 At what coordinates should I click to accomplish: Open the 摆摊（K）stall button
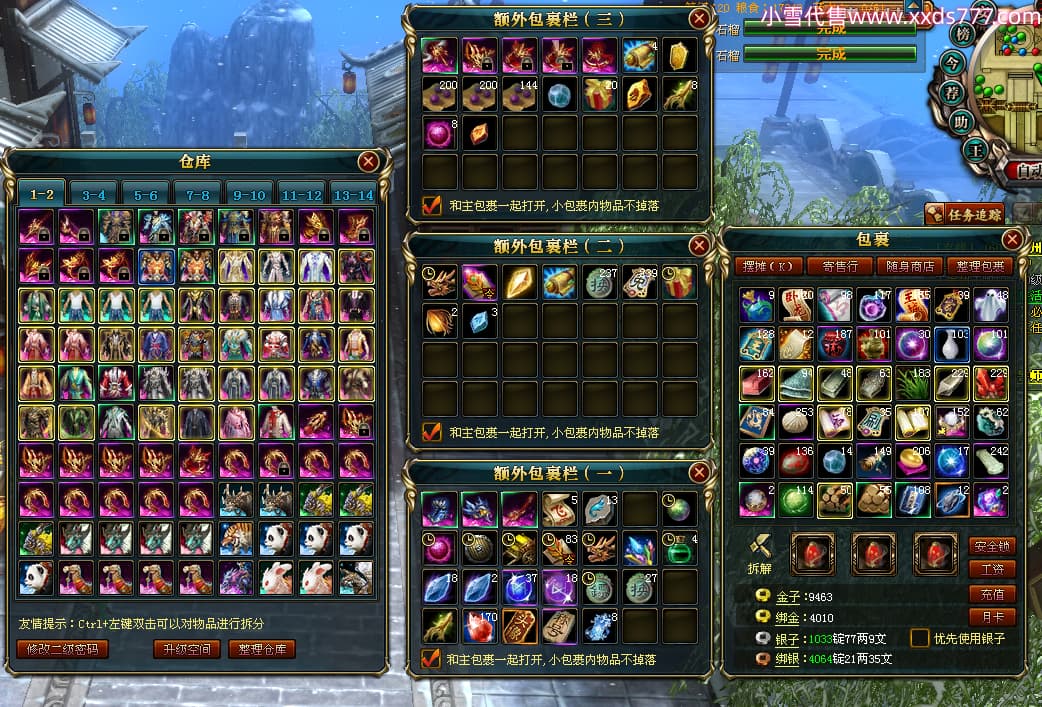[768, 266]
